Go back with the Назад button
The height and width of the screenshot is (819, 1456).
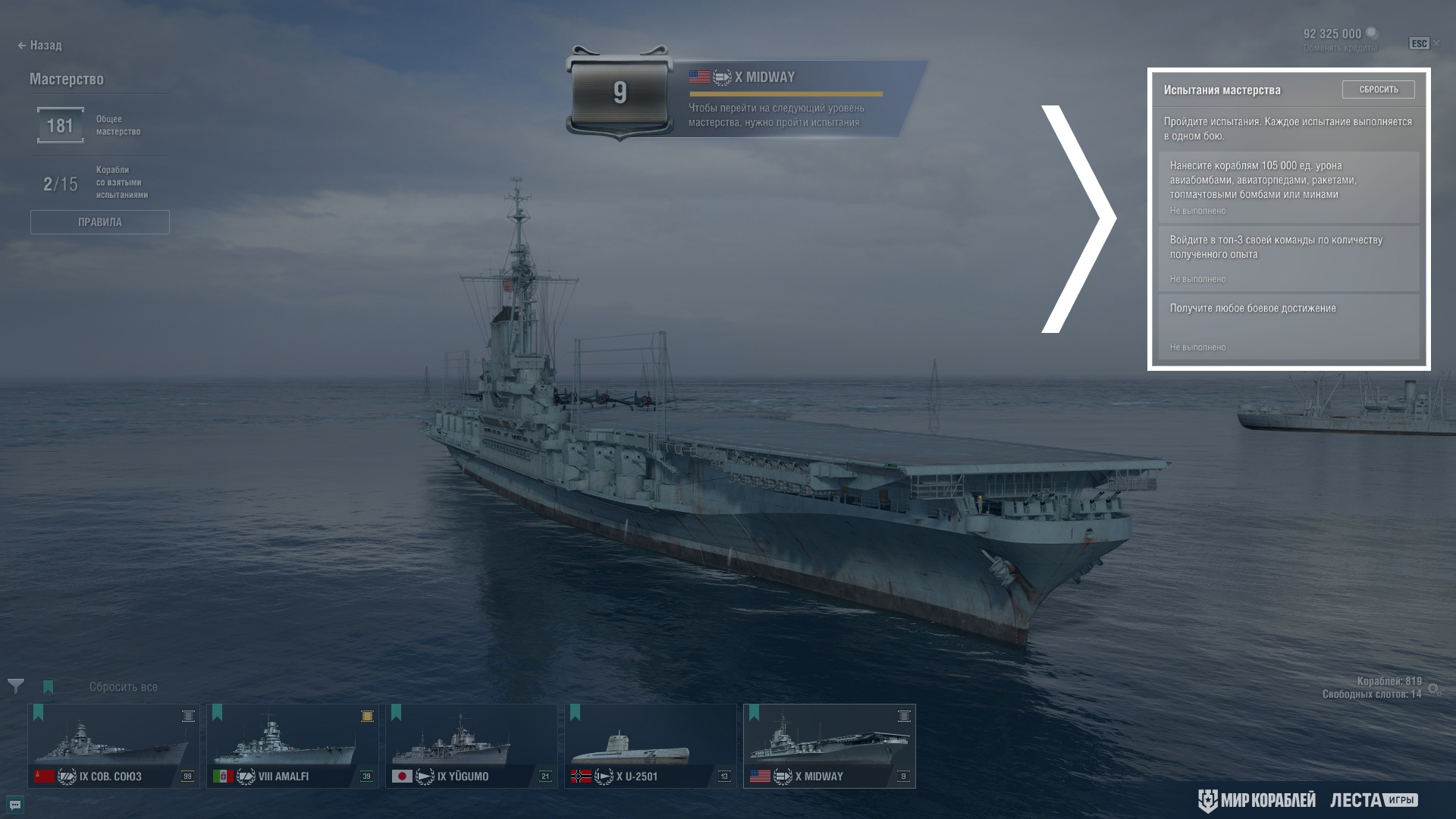(40, 45)
